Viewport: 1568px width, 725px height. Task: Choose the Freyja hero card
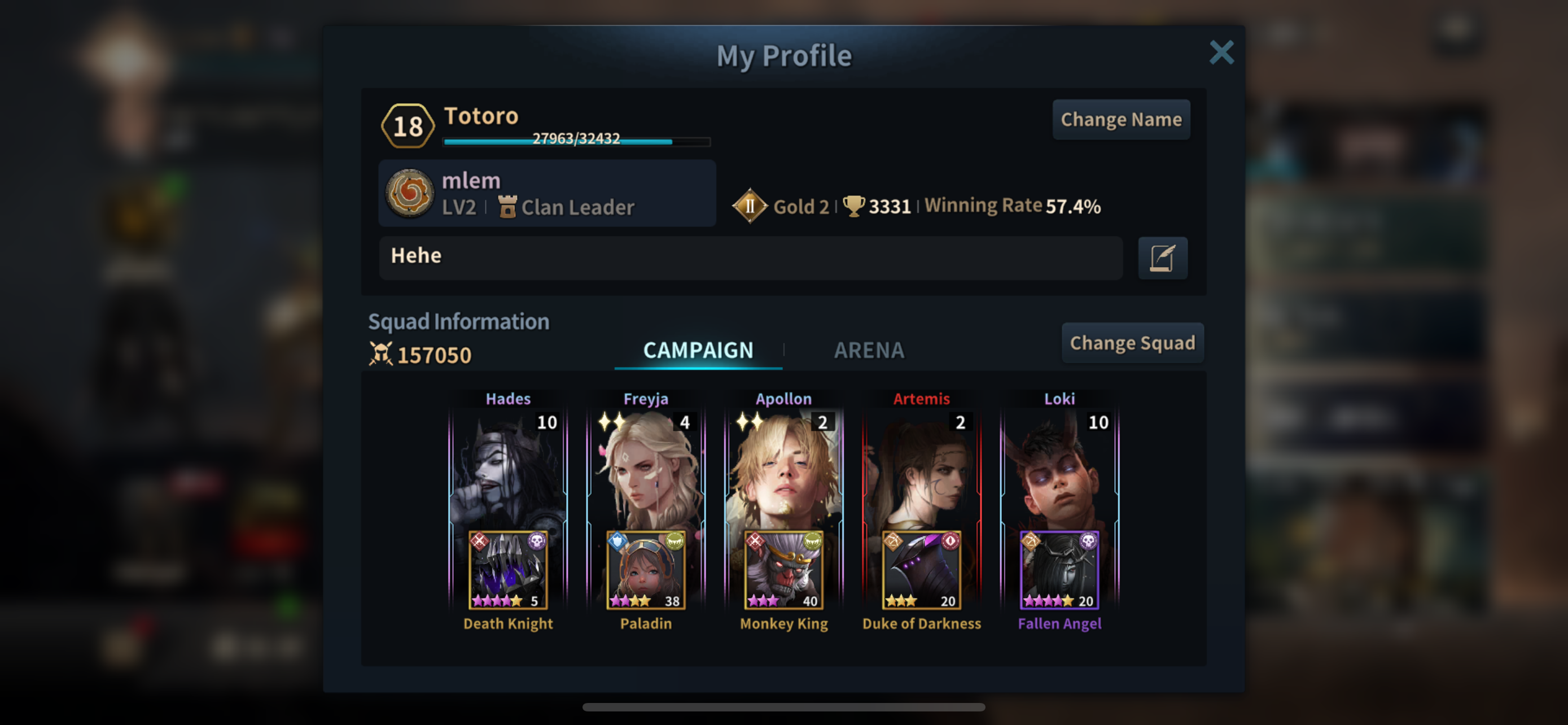coord(646,469)
